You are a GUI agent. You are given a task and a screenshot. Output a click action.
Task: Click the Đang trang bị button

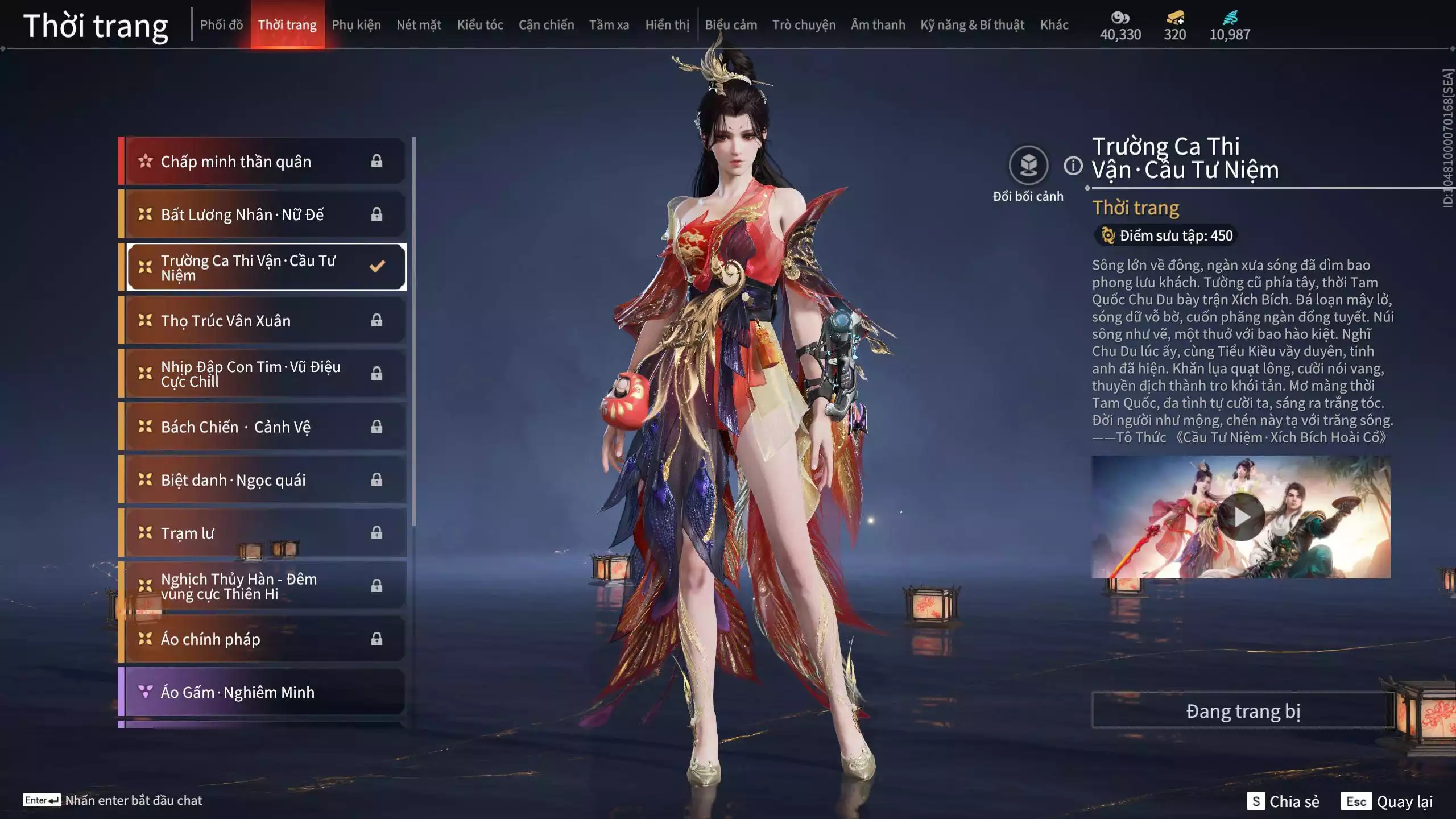1243,711
